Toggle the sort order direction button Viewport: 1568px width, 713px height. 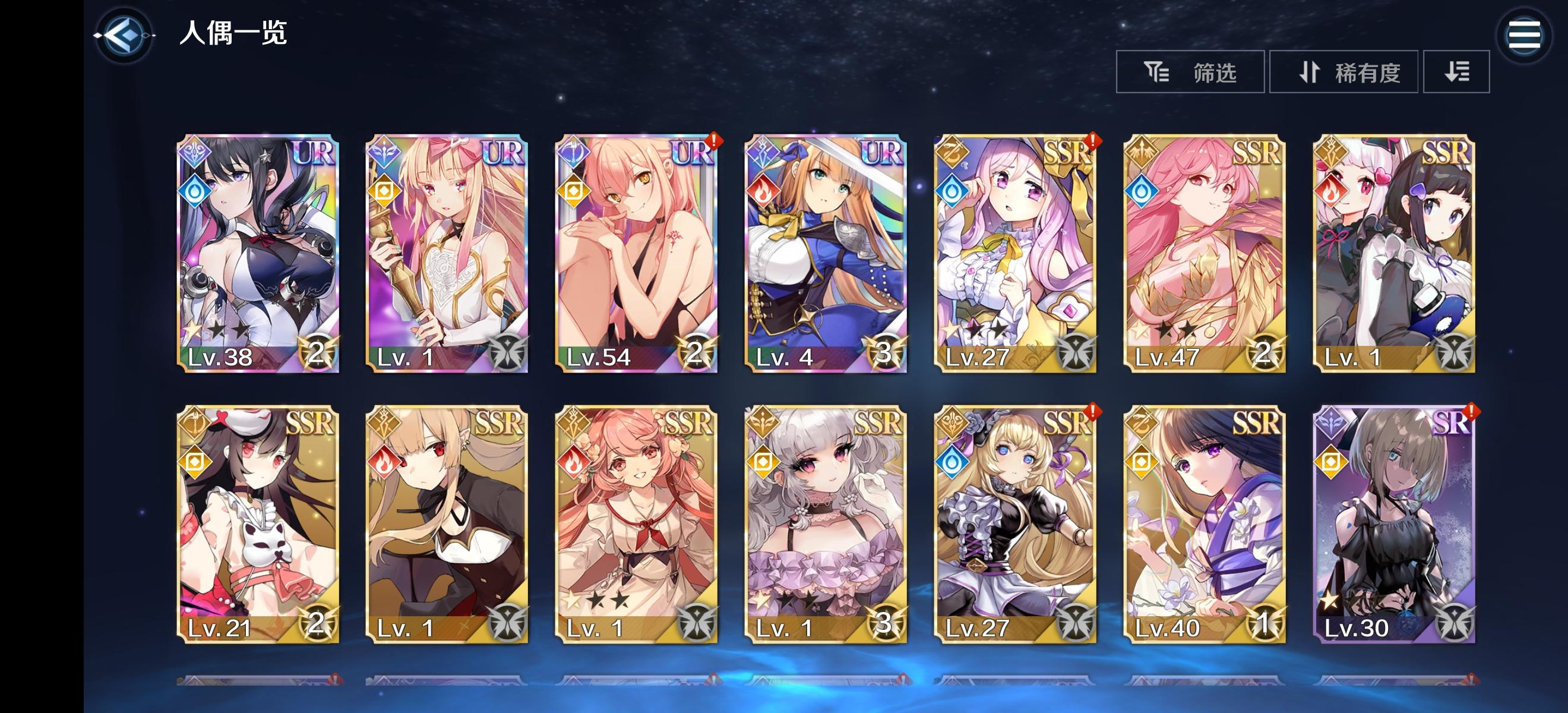[x=1456, y=72]
